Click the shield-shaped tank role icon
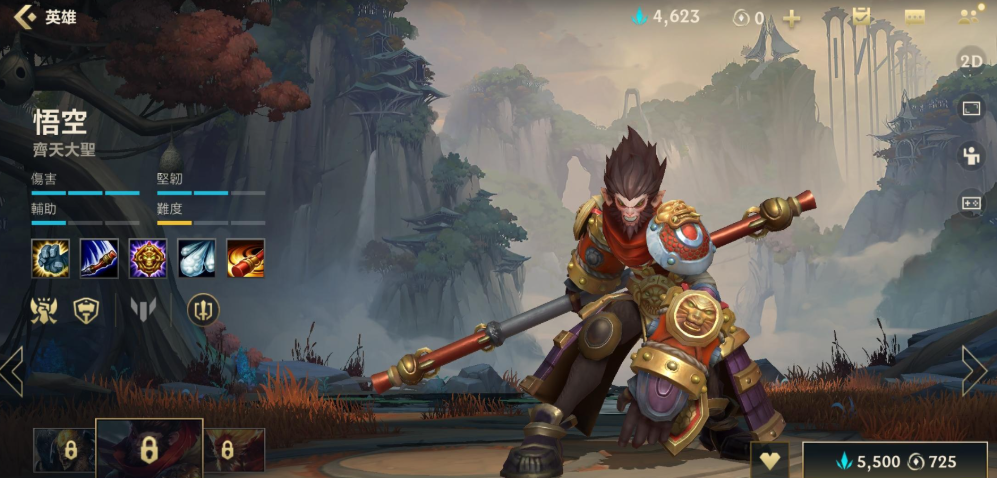Screen dimensions: 997x478 pyautogui.click(x=88, y=311)
